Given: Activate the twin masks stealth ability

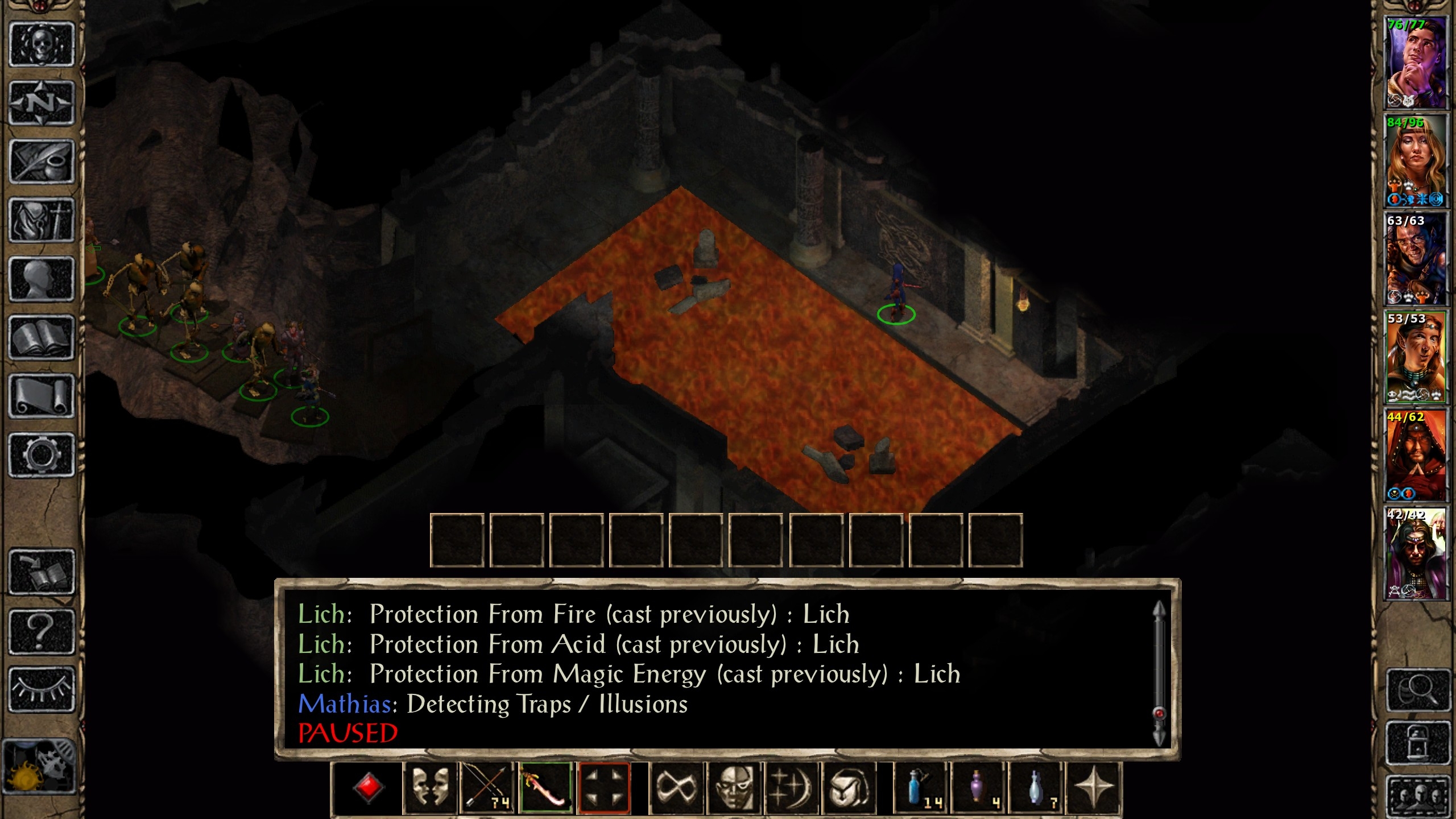Looking at the screenshot, I should pos(430,788).
